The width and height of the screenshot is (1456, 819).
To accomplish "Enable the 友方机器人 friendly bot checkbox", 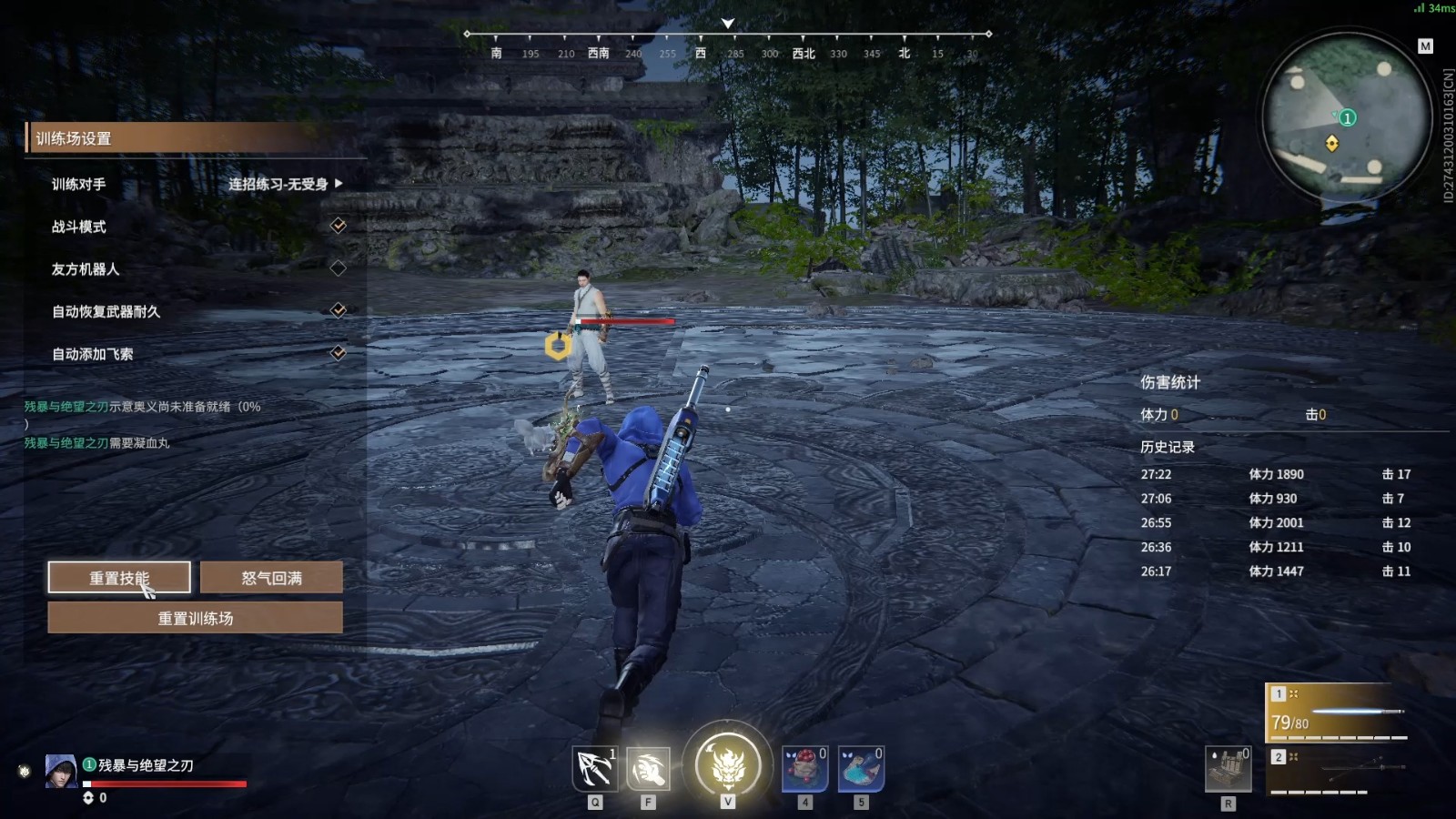I will 338,268.
